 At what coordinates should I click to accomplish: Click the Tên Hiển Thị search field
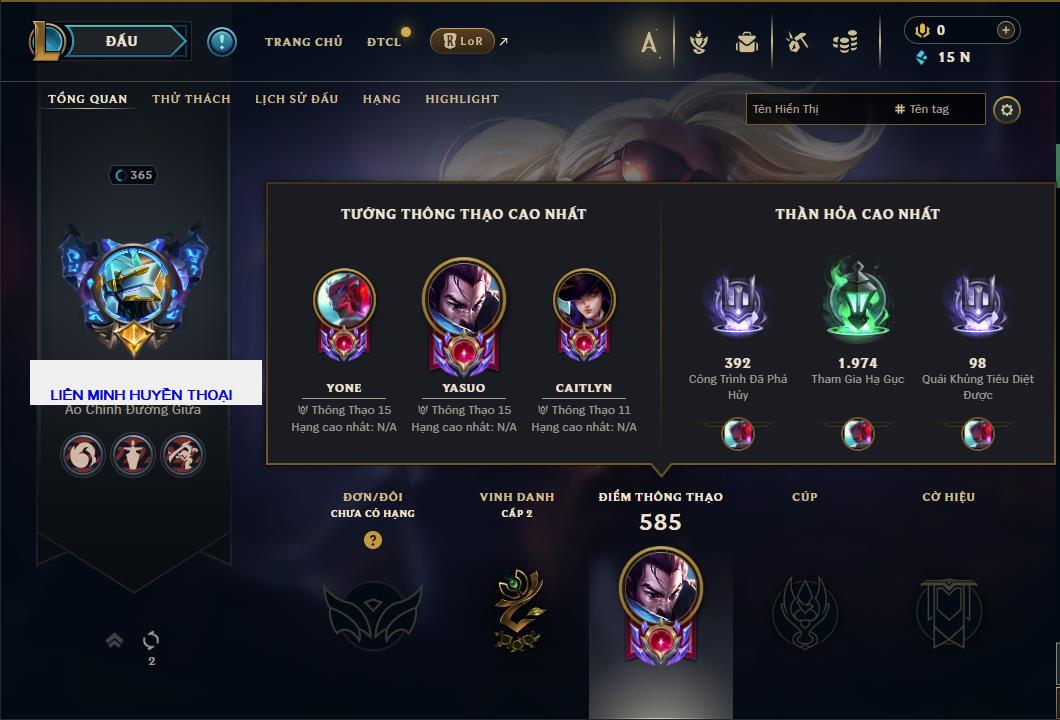(x=815, y=109)
